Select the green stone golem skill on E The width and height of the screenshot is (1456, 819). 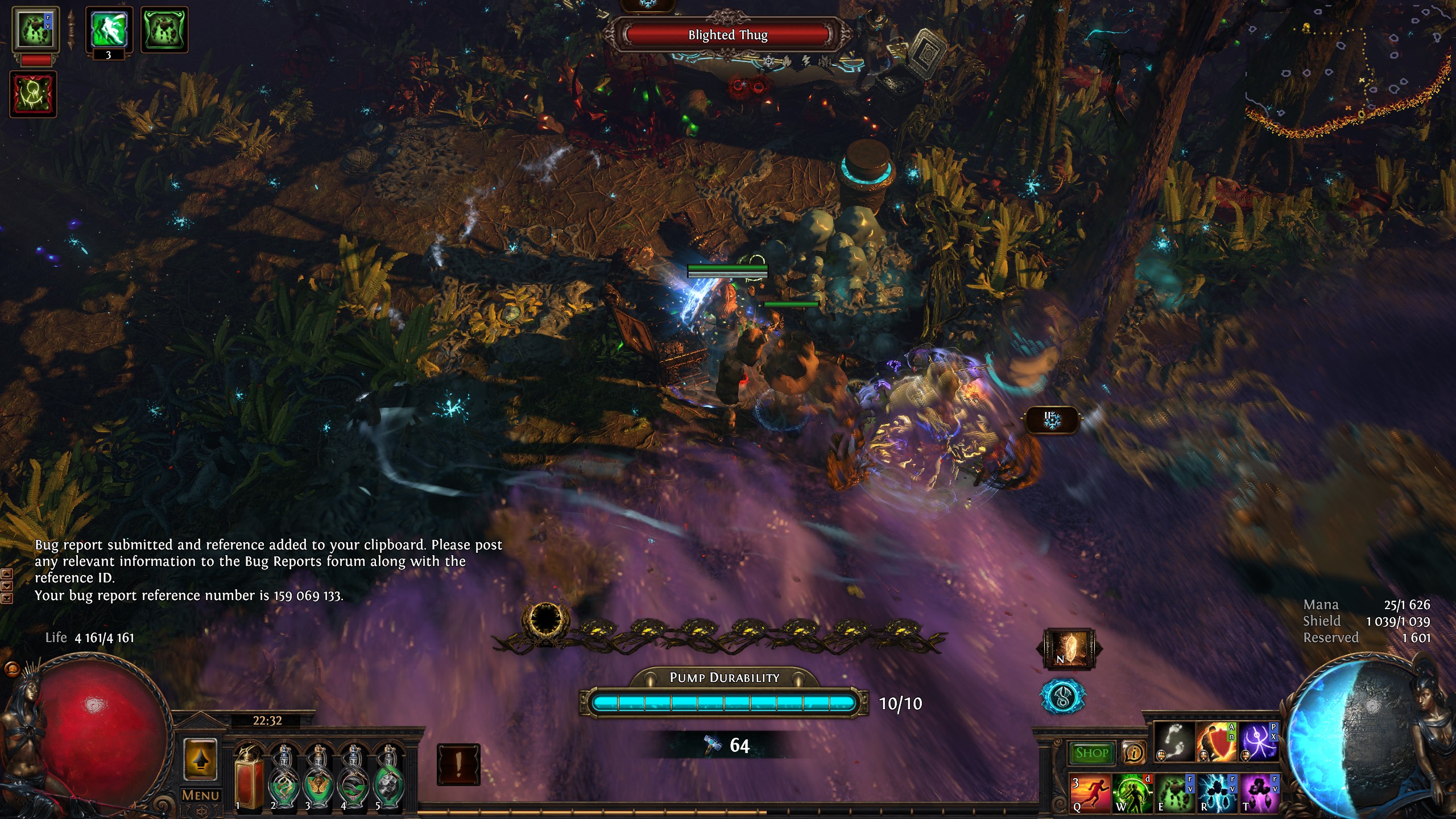[1174, 792]
